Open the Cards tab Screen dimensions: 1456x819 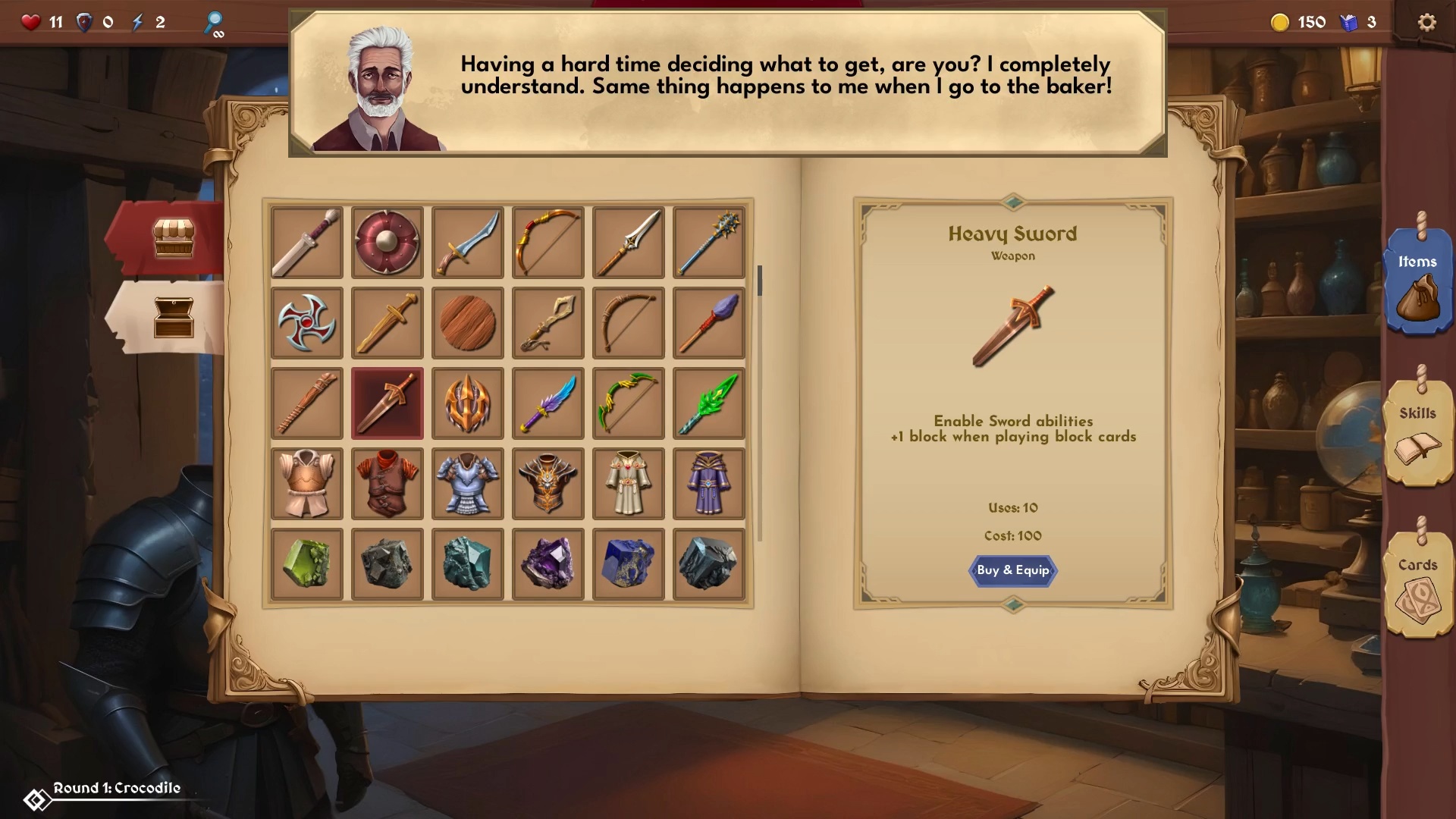(1417, 584)
